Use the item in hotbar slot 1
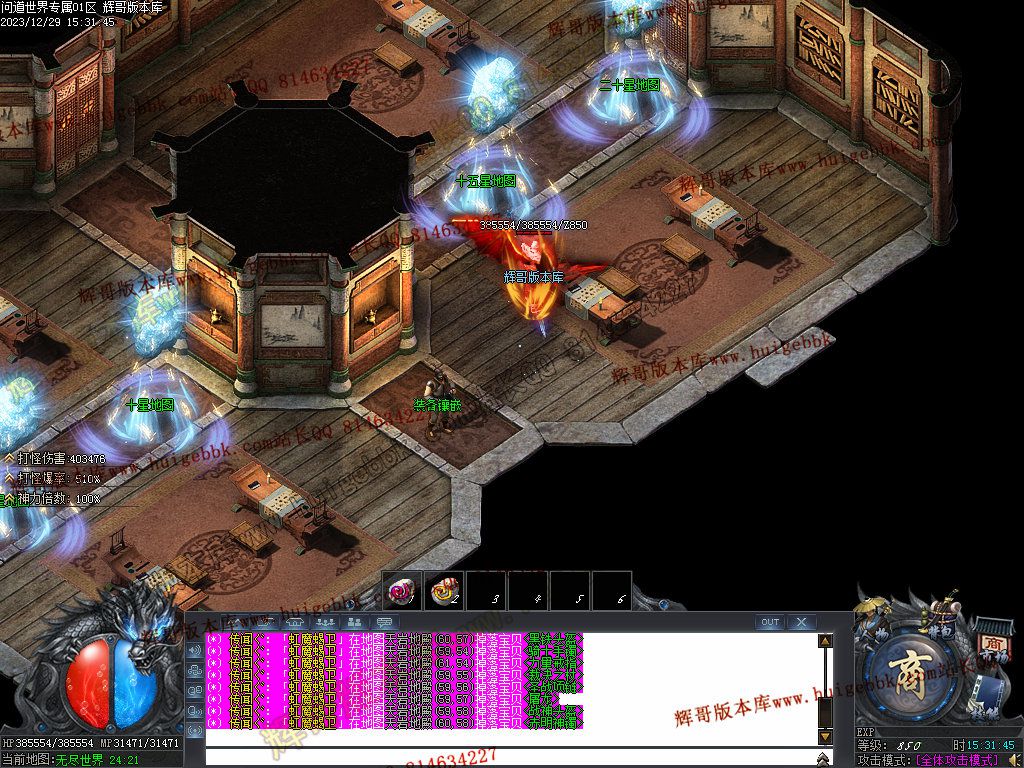This screenshot has width=1024, height=768. point(403,591)
